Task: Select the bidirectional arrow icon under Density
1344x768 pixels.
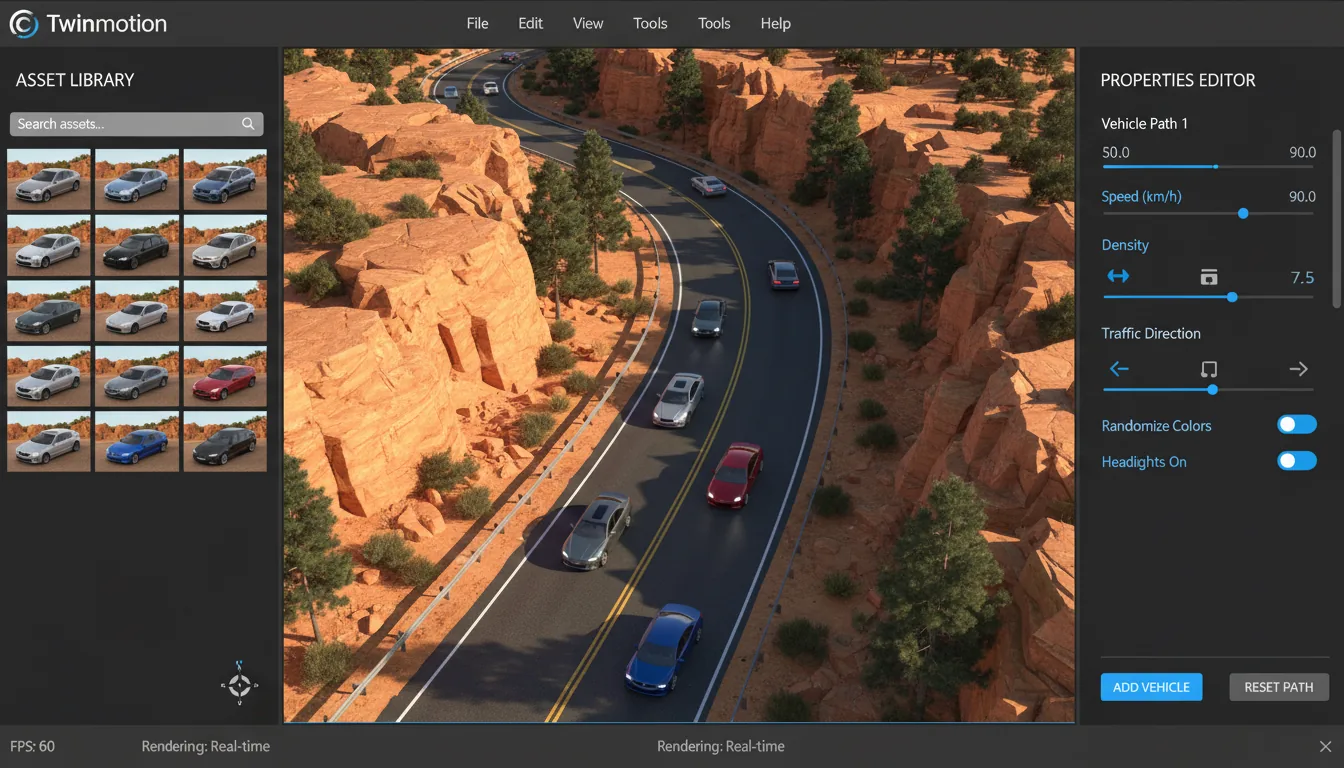Action: pos(1119,277)
